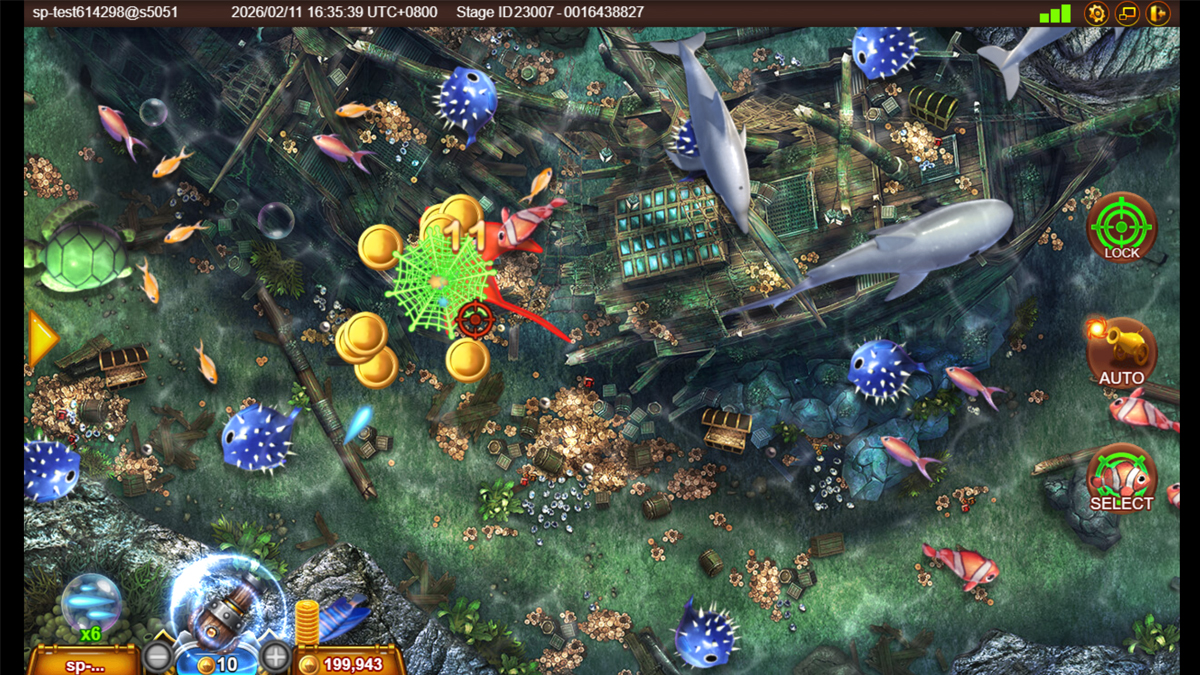The height and width of the screenshot is (675, 1200).
Task: Exit the game via the door icon
Action: (1157, 14)
